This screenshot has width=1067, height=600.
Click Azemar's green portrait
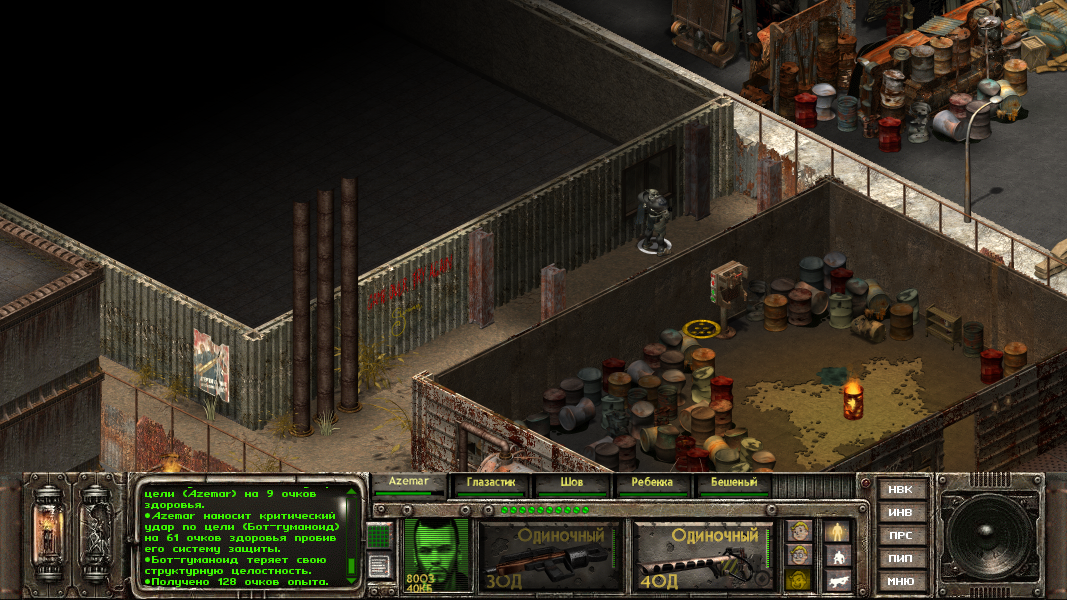[437, 554]
